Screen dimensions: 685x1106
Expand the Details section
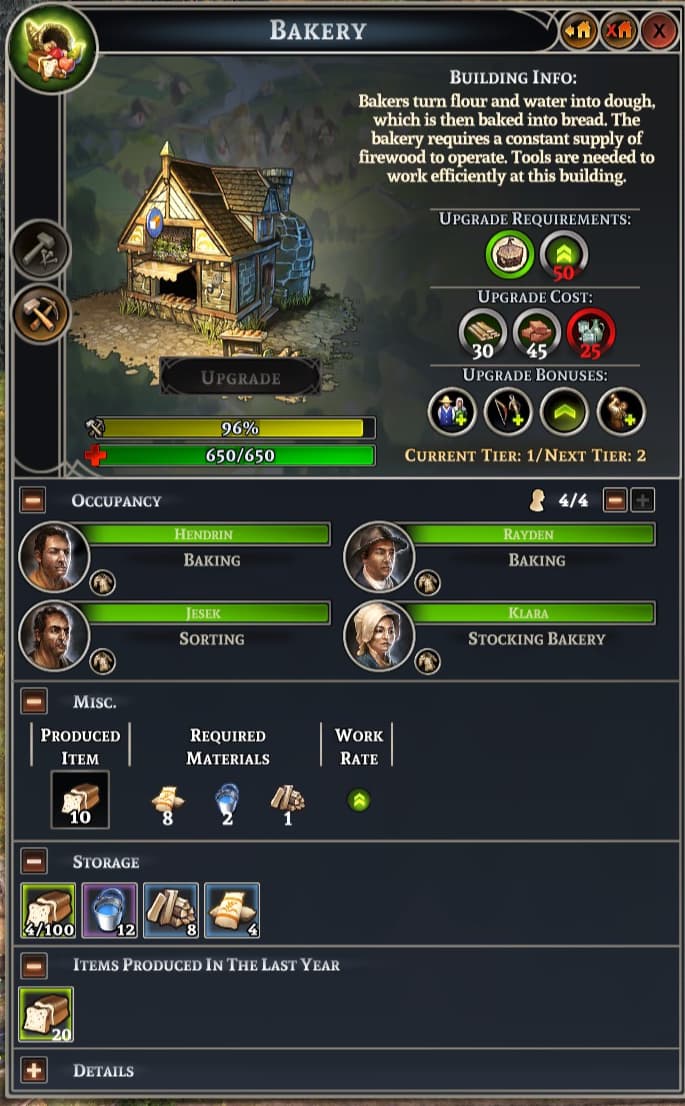pyautogui.click(x=34, y=1071)
